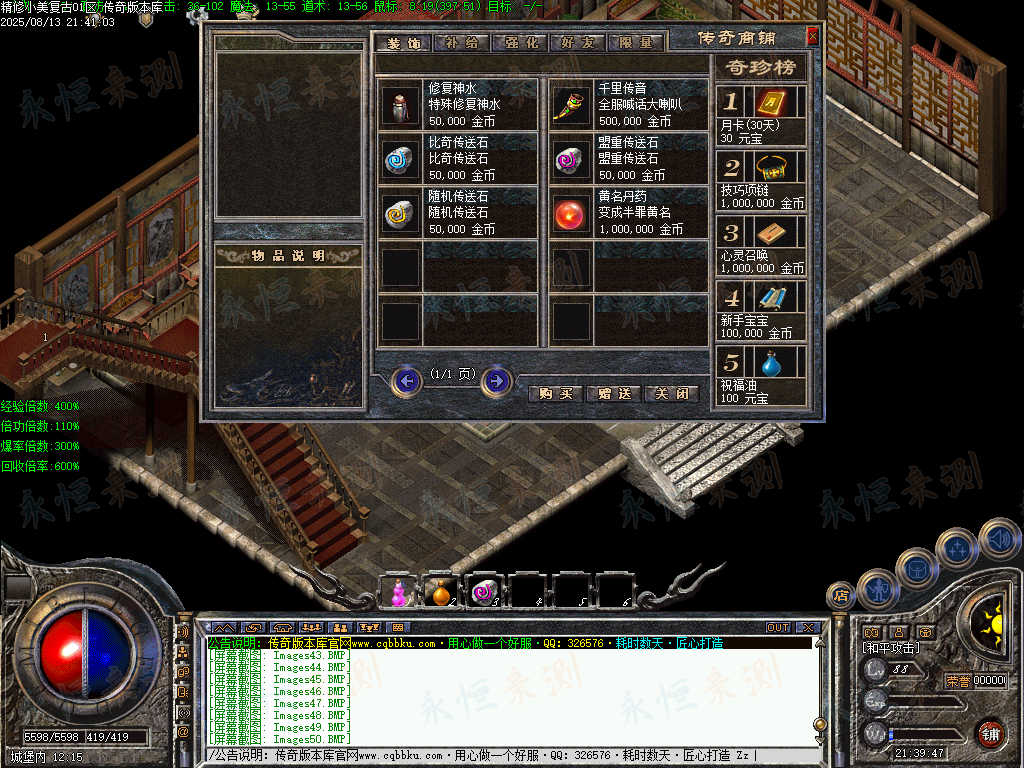Close the shop with the red X
The width and height of the screenshot is (1024, 768).
pos(812,36)
